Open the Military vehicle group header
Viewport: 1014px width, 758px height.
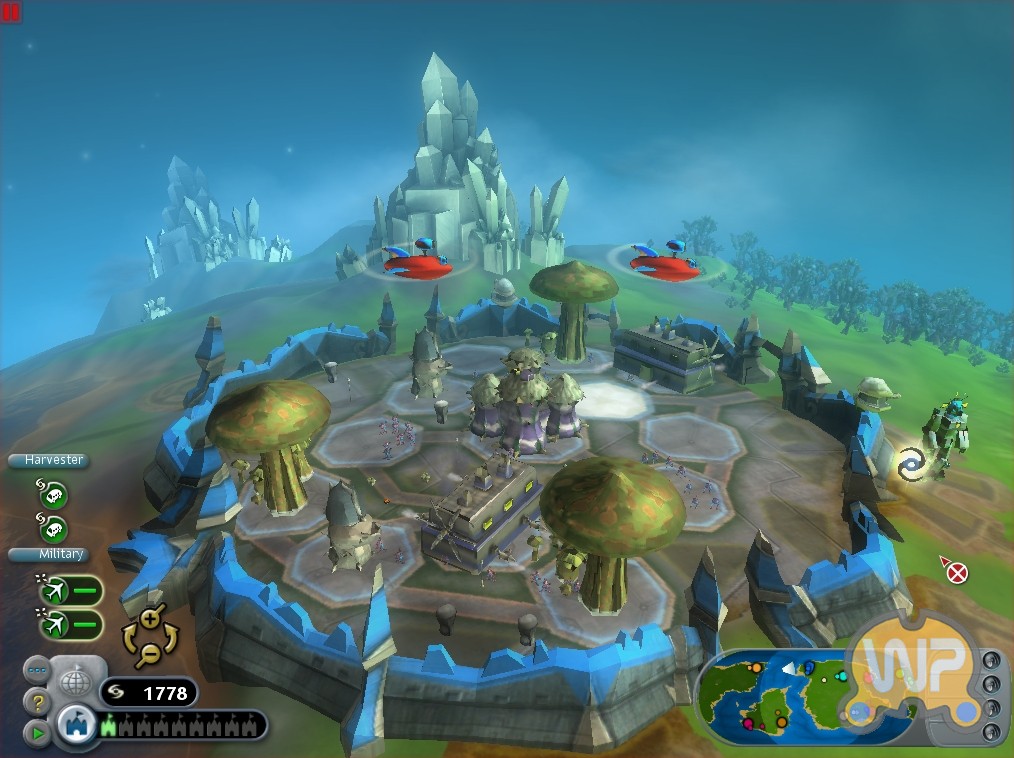(x=48, y=554)
